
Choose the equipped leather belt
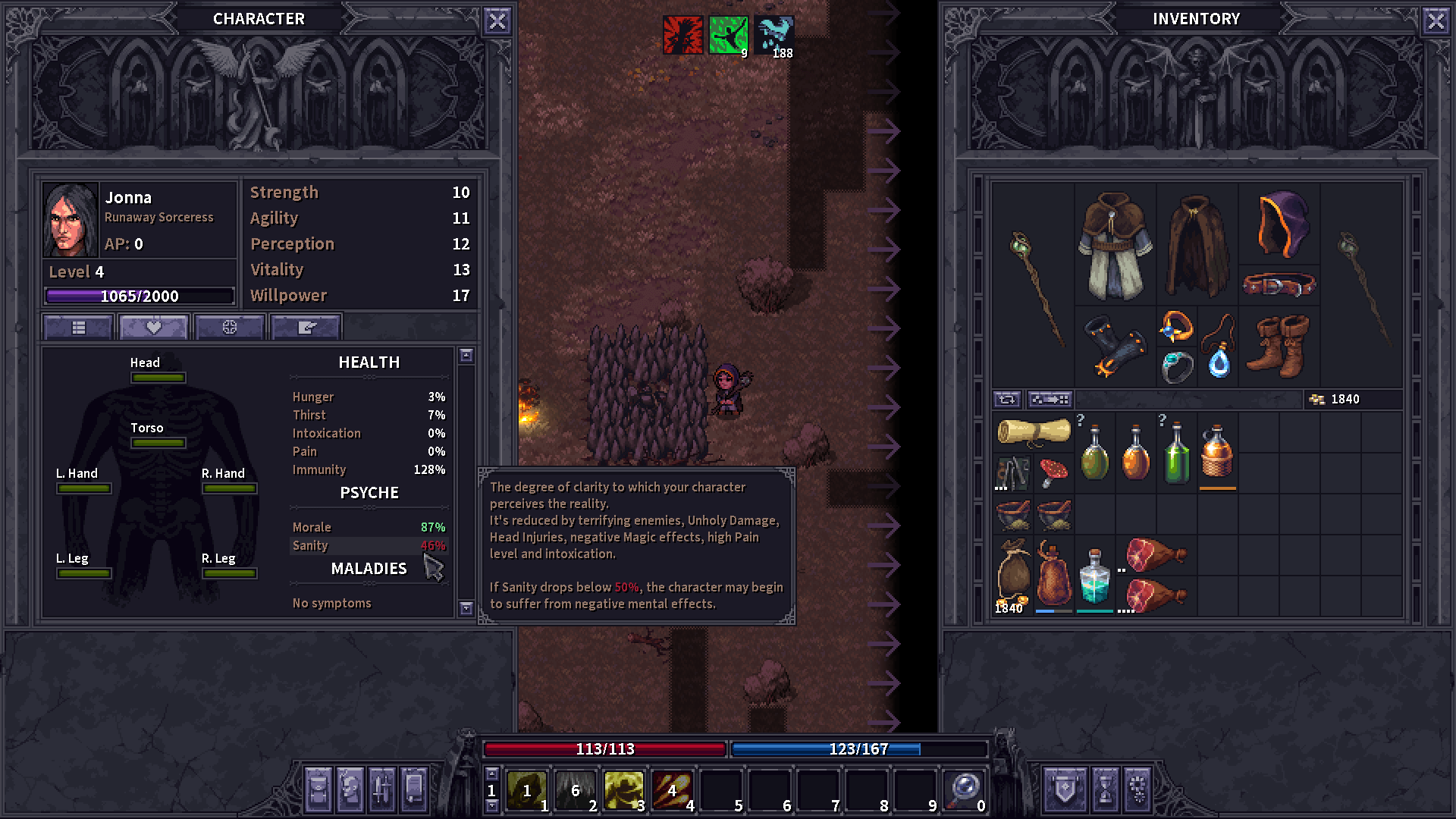point(1279,285)
